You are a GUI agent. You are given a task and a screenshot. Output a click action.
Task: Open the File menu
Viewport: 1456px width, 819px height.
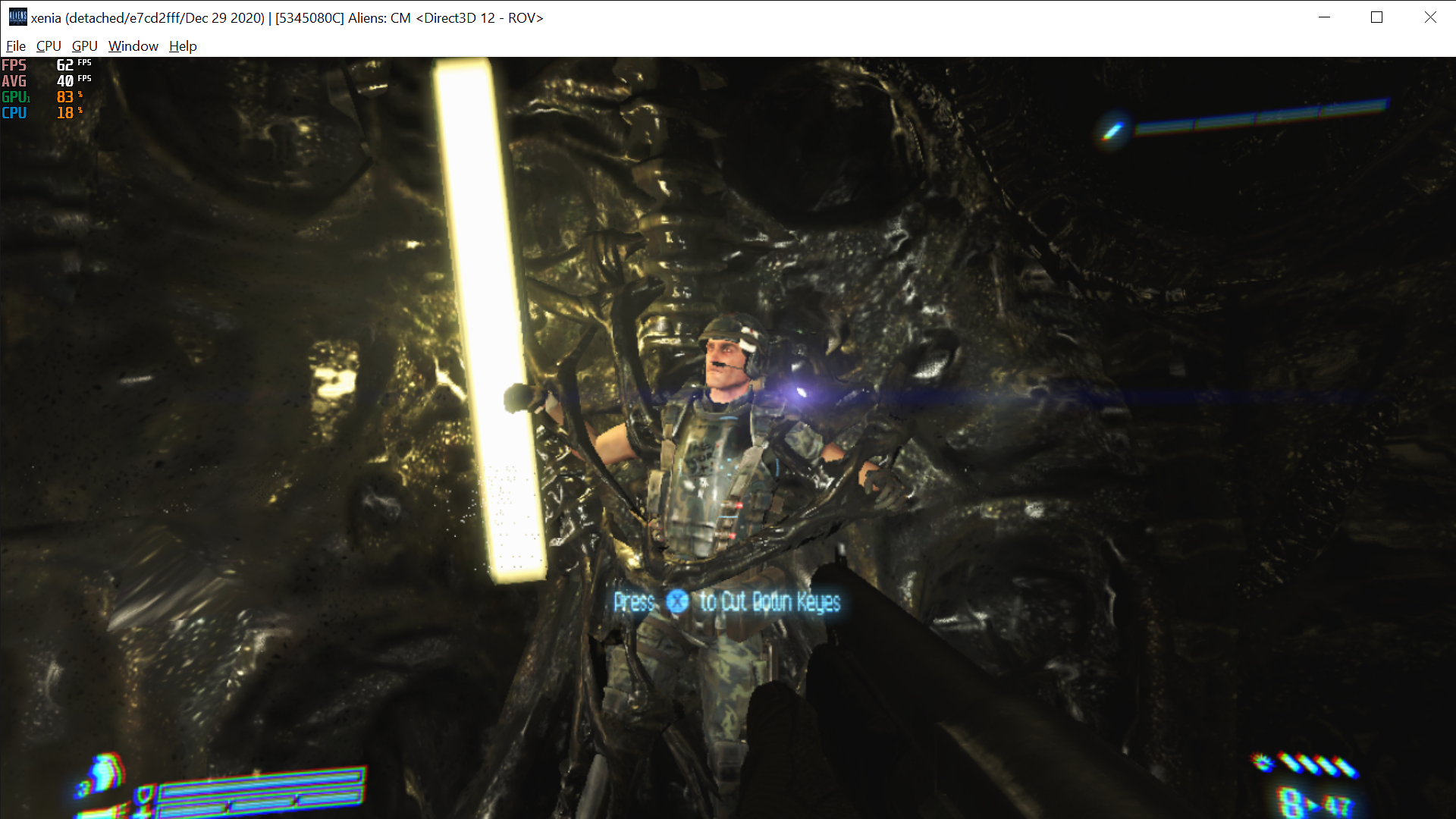point(15,45)
